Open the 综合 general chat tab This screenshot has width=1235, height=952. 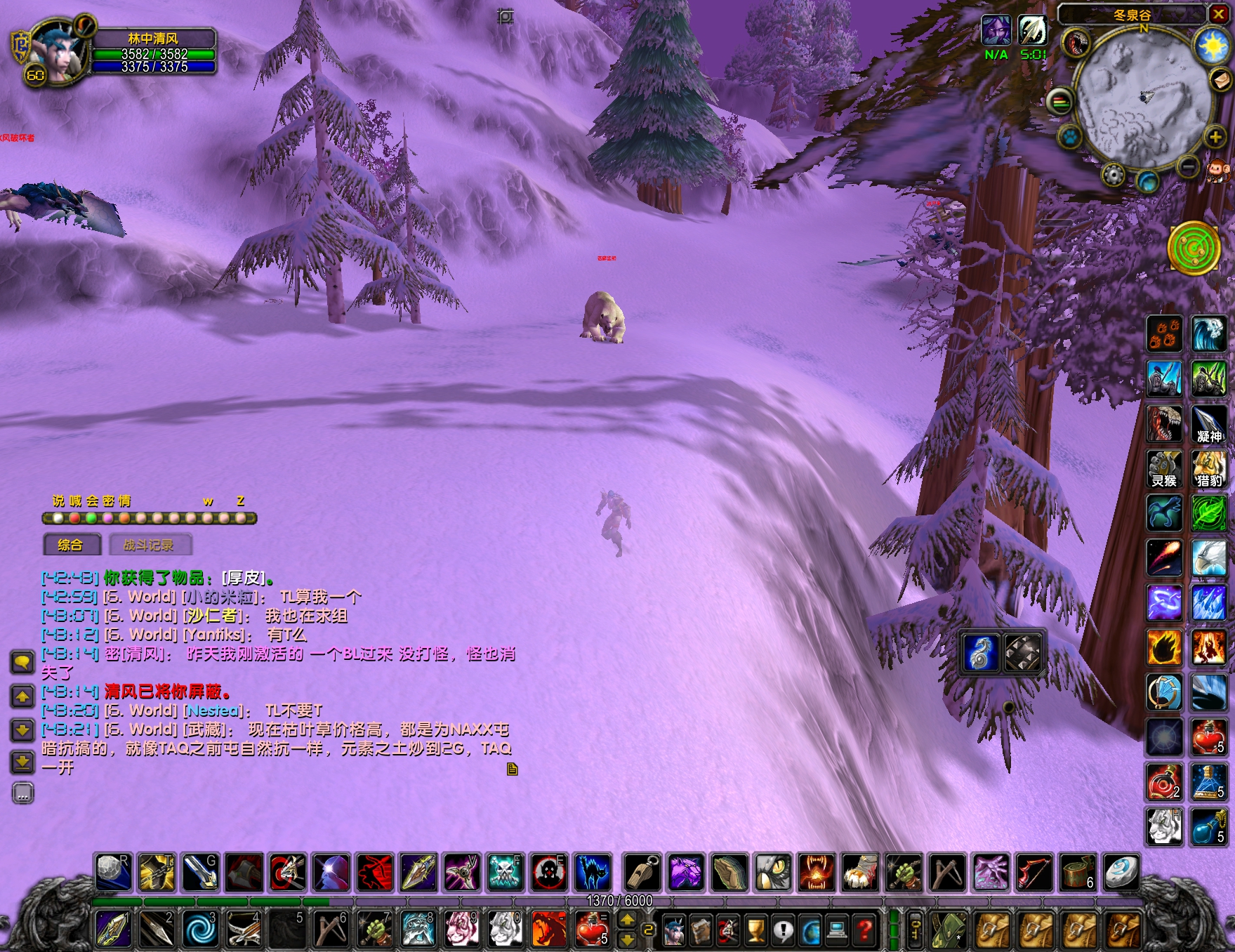pos(70,545)
